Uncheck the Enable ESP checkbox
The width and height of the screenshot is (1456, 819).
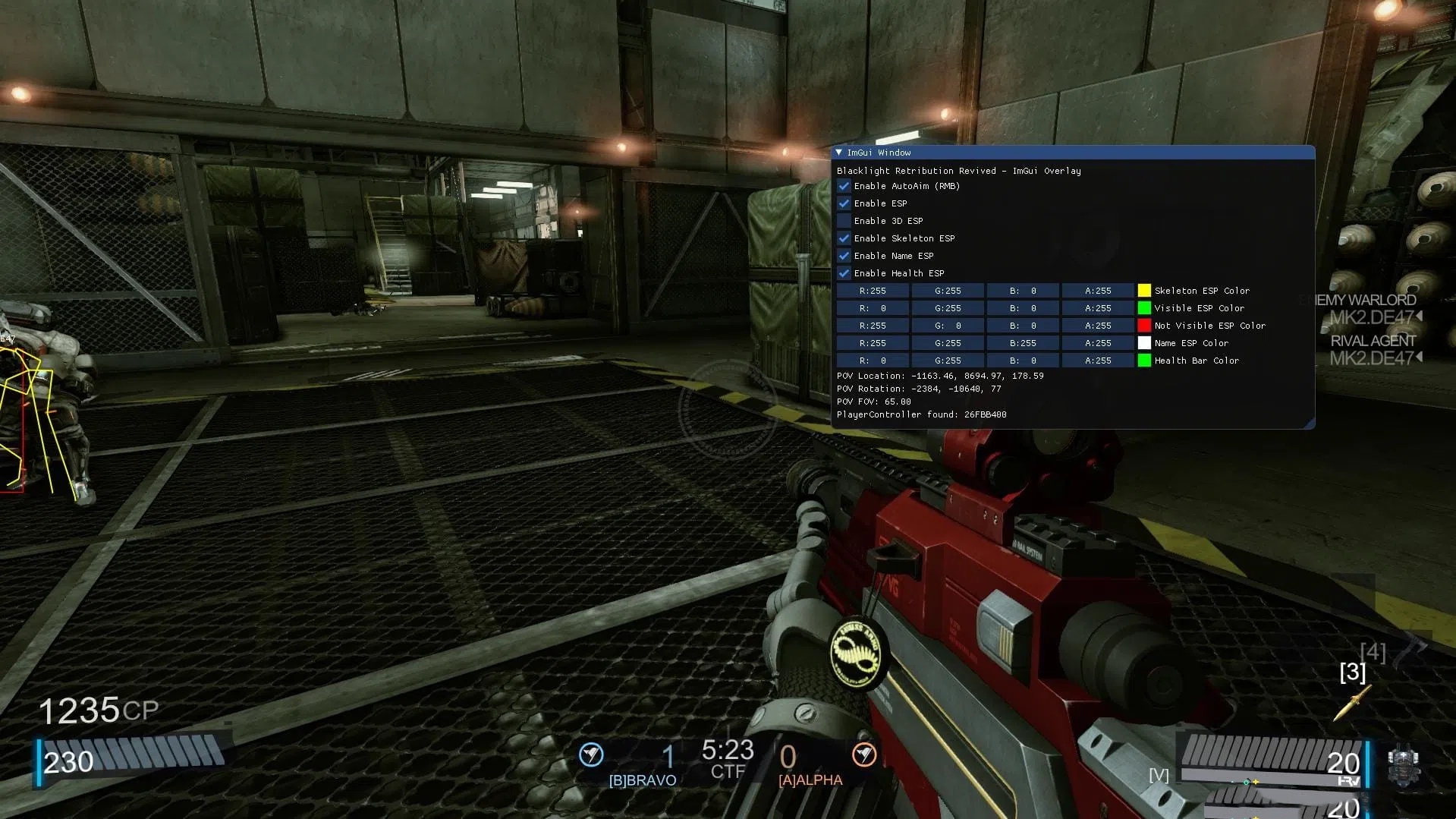tap(844, 203)
